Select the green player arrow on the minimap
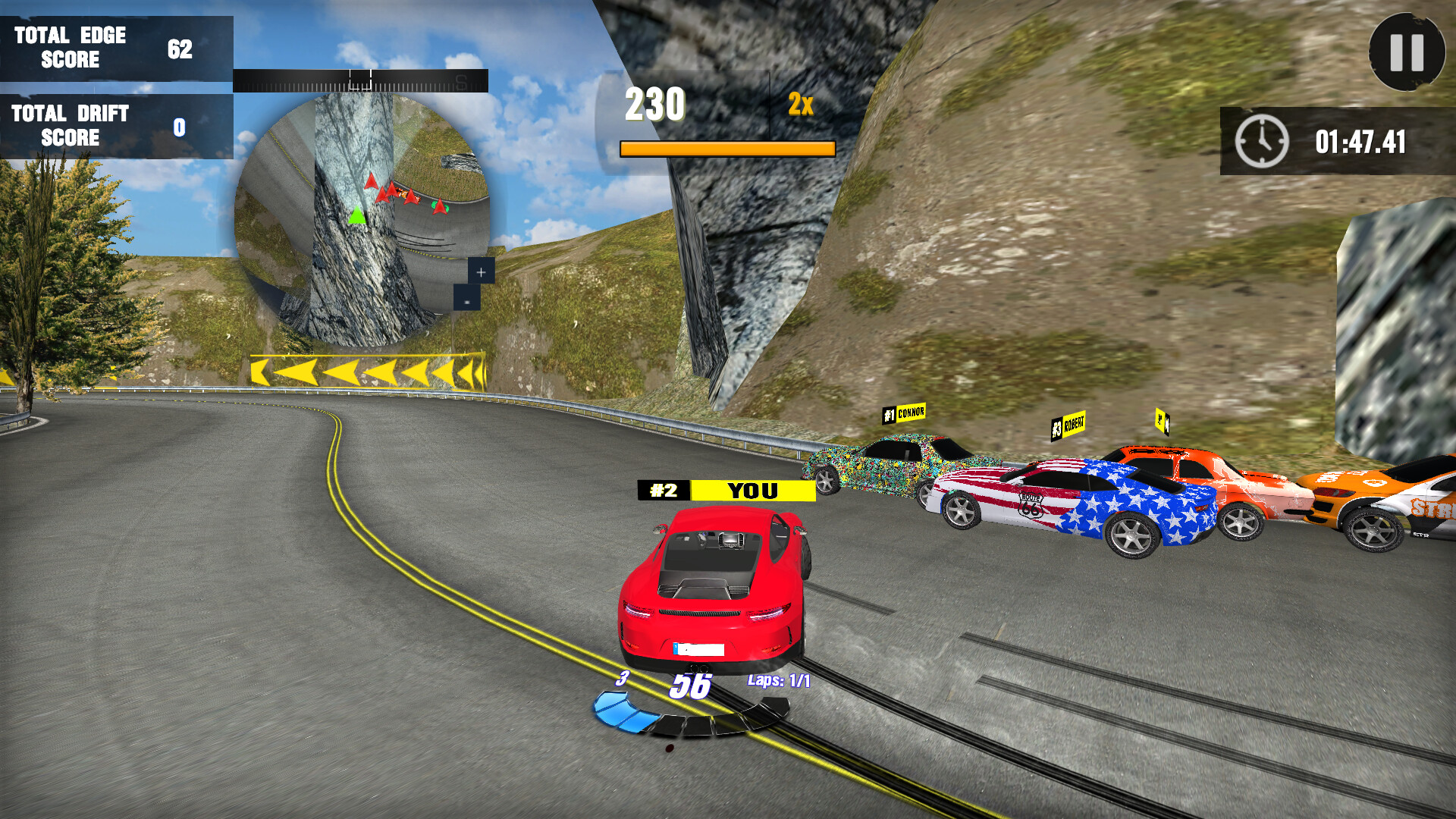 point(356,216)
